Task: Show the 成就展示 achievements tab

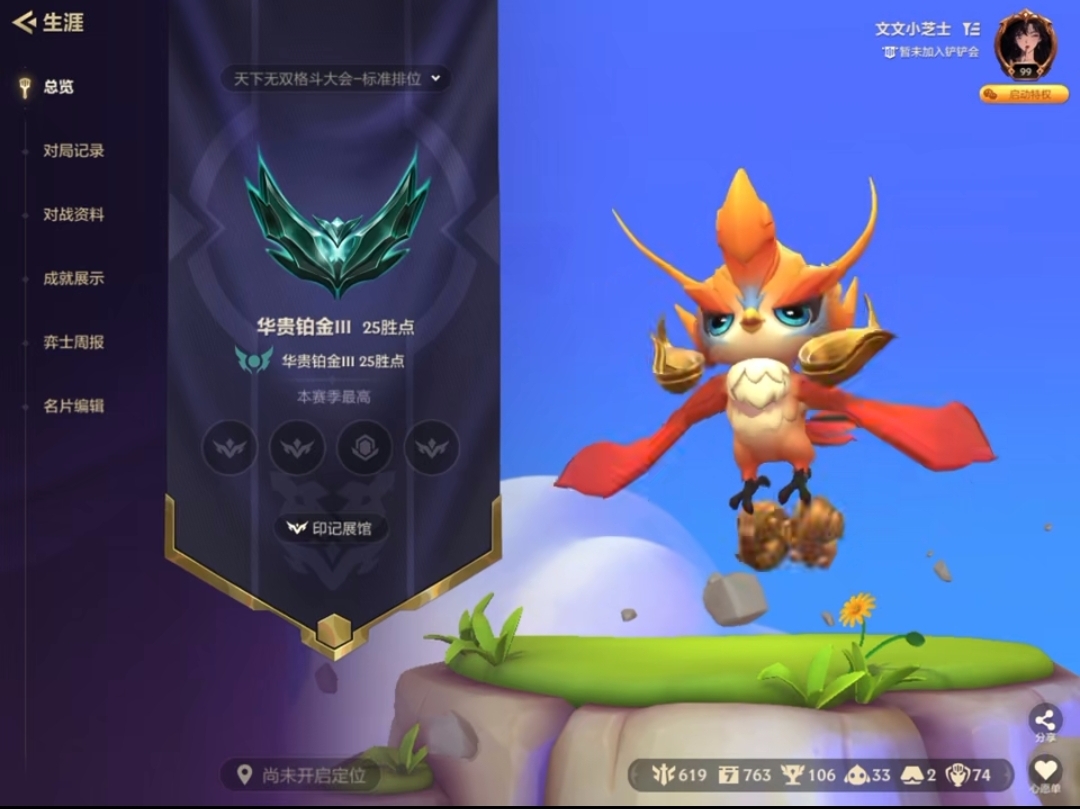Action: [73, 279]
